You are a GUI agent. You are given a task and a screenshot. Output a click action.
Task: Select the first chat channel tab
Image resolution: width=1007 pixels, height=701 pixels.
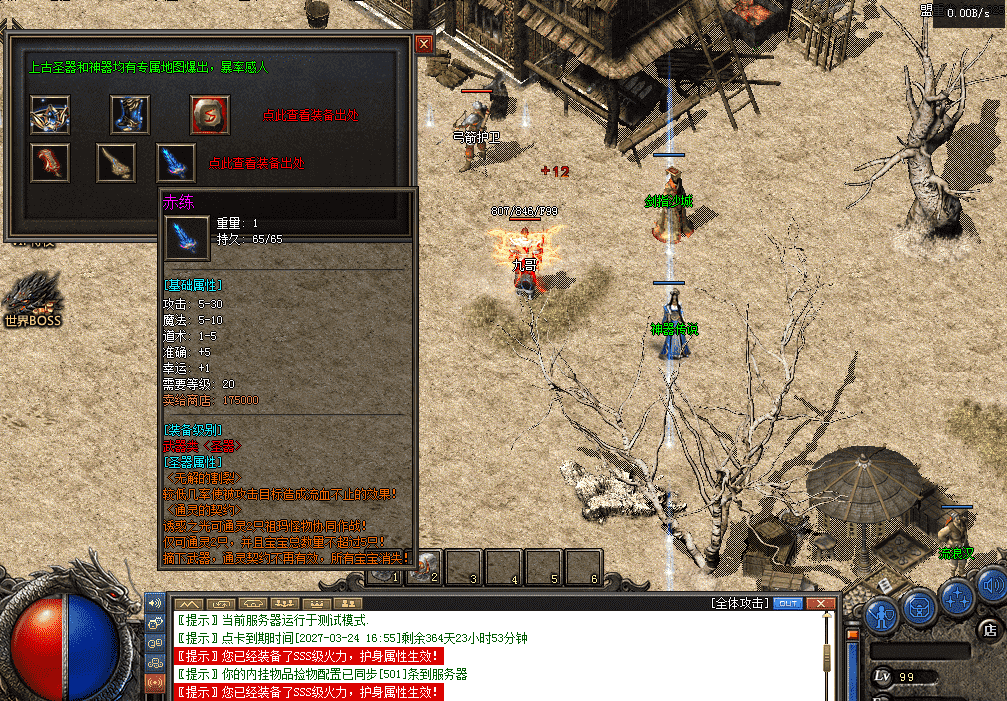189,604
